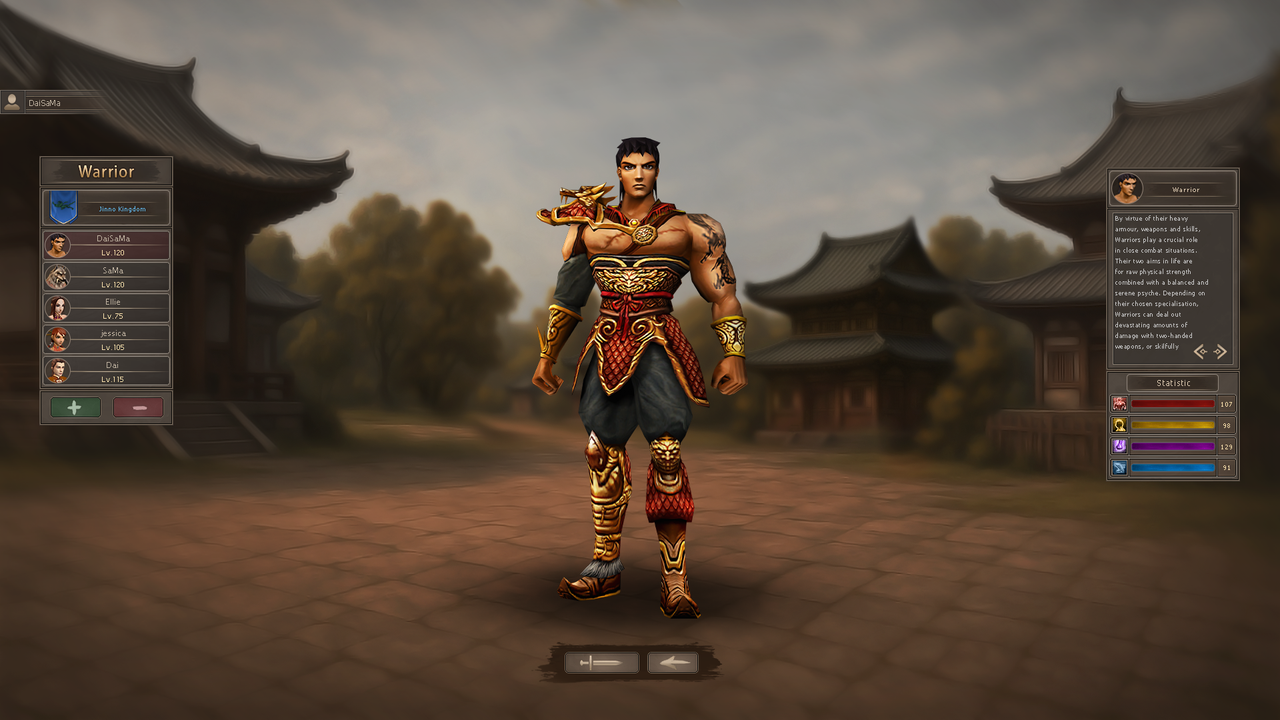
Task: Click the sword icon to start the game
Action: click(x=601, y=661)
